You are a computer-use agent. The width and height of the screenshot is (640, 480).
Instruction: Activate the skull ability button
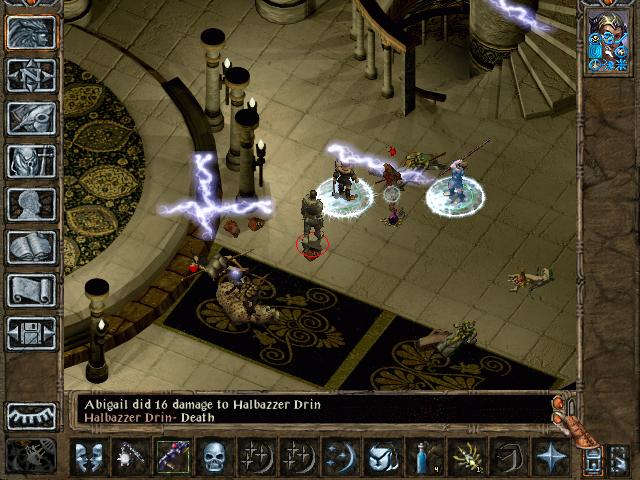pos(214,457)
